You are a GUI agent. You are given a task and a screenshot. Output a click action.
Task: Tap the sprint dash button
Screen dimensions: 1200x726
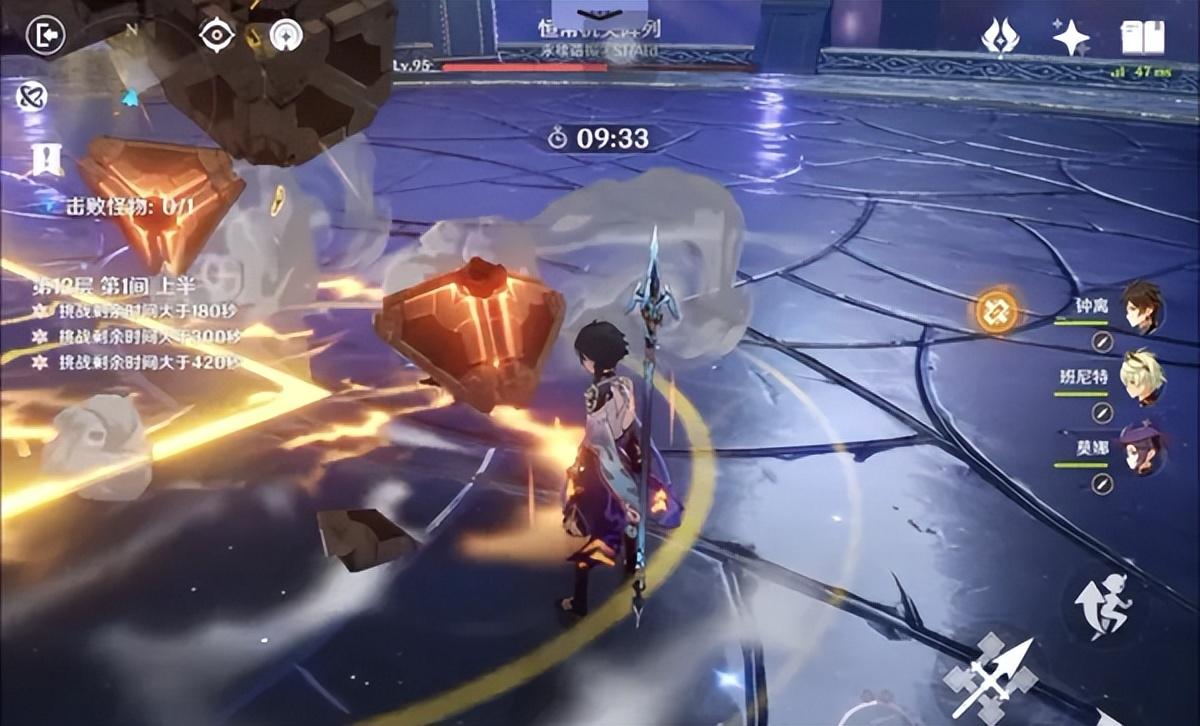click(x=1102, y=604)
